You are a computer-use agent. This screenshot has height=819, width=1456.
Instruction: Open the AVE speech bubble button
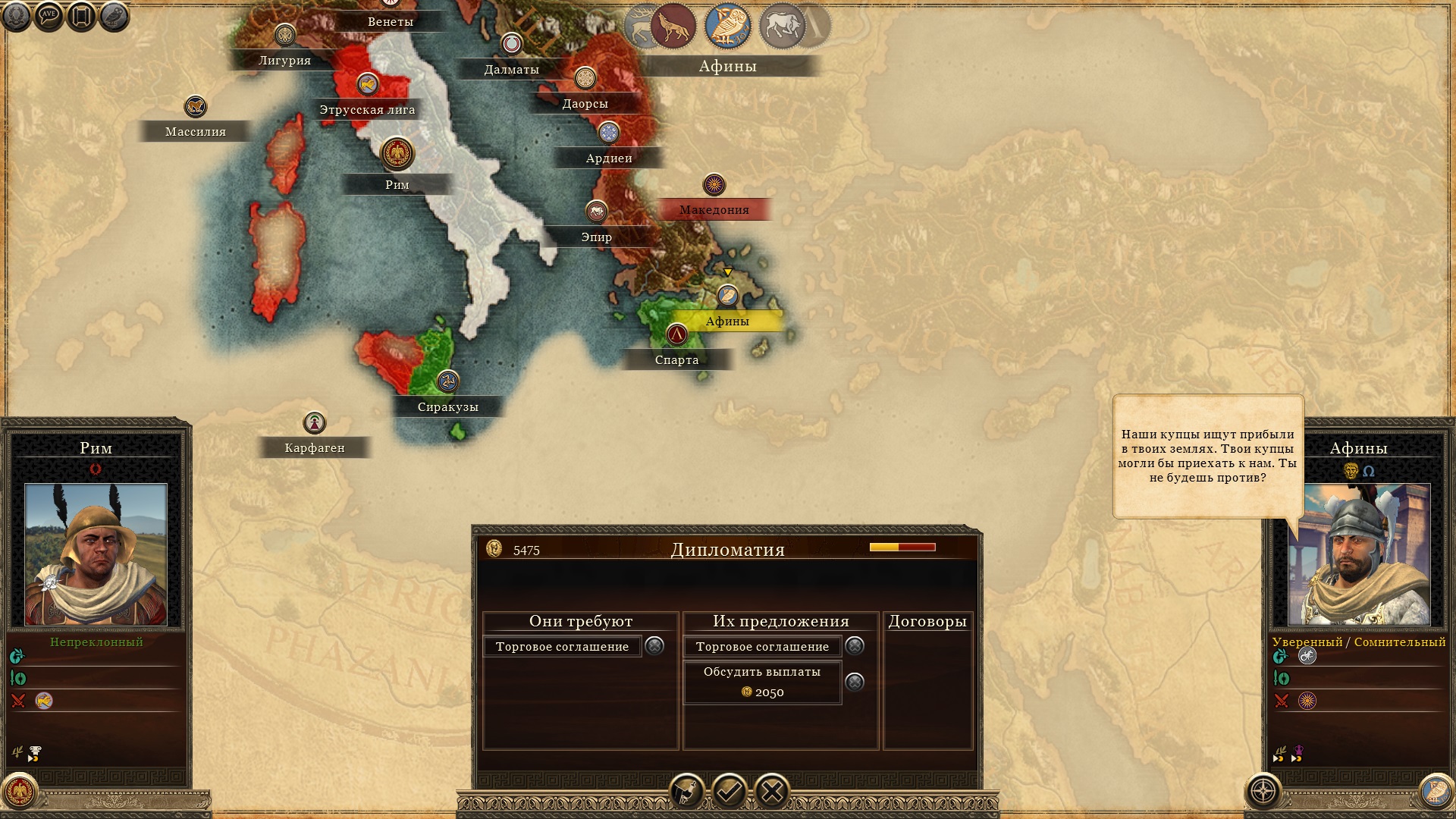49,16
